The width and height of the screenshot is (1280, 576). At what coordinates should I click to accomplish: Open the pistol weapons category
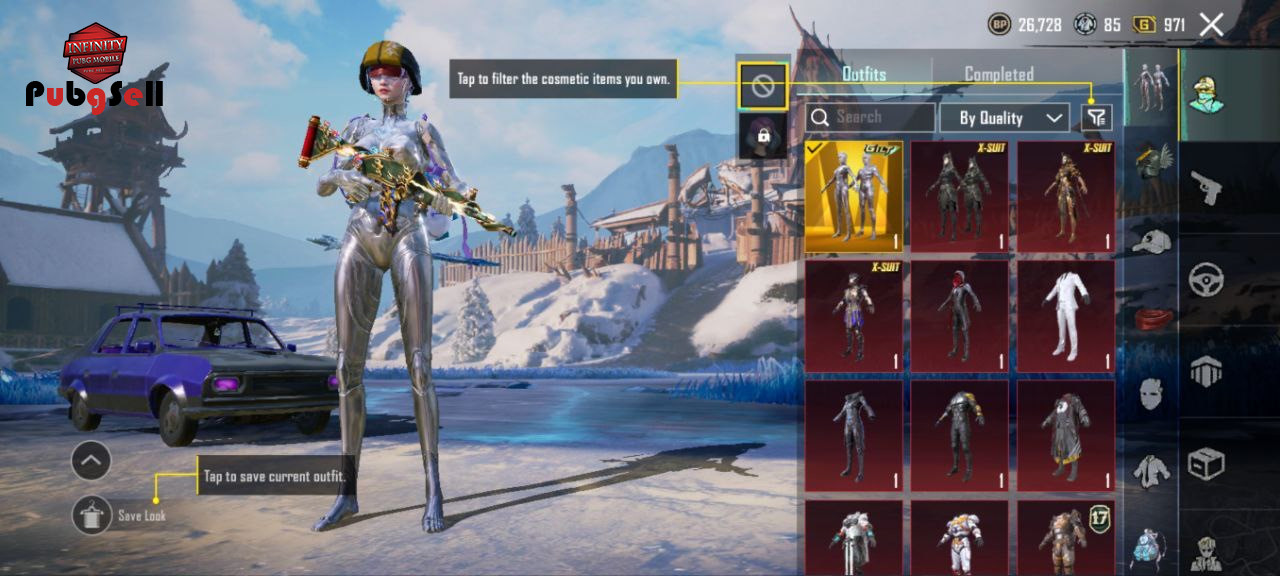[1206, 187]
